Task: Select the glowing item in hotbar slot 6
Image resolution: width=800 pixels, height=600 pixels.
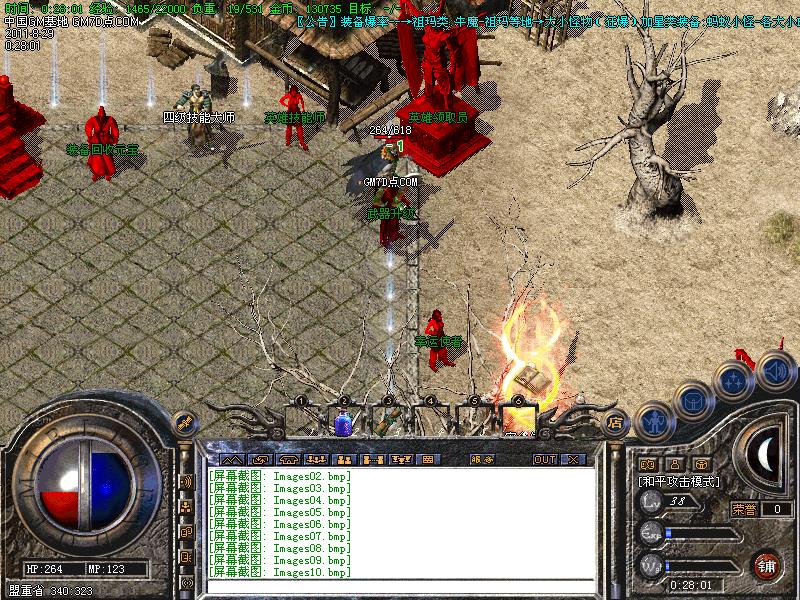Action: click(519, 421)
